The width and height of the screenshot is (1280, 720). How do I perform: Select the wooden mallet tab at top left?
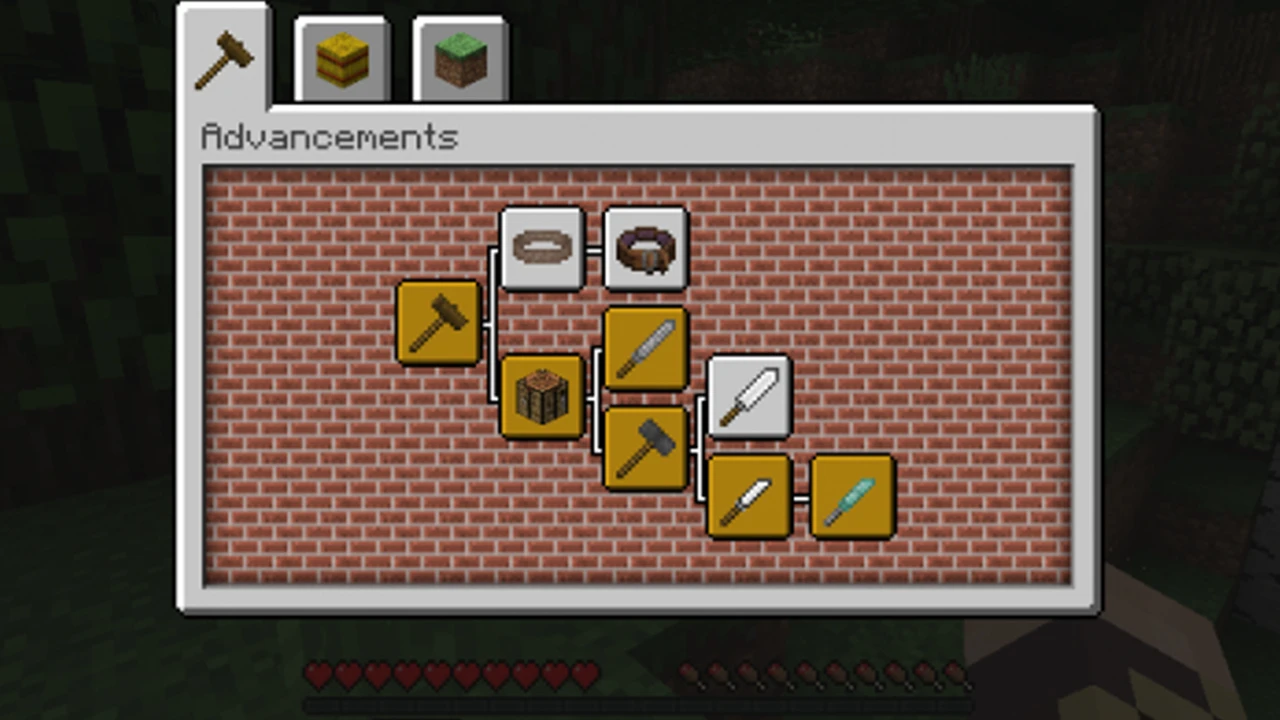click(x=224, y=57)
